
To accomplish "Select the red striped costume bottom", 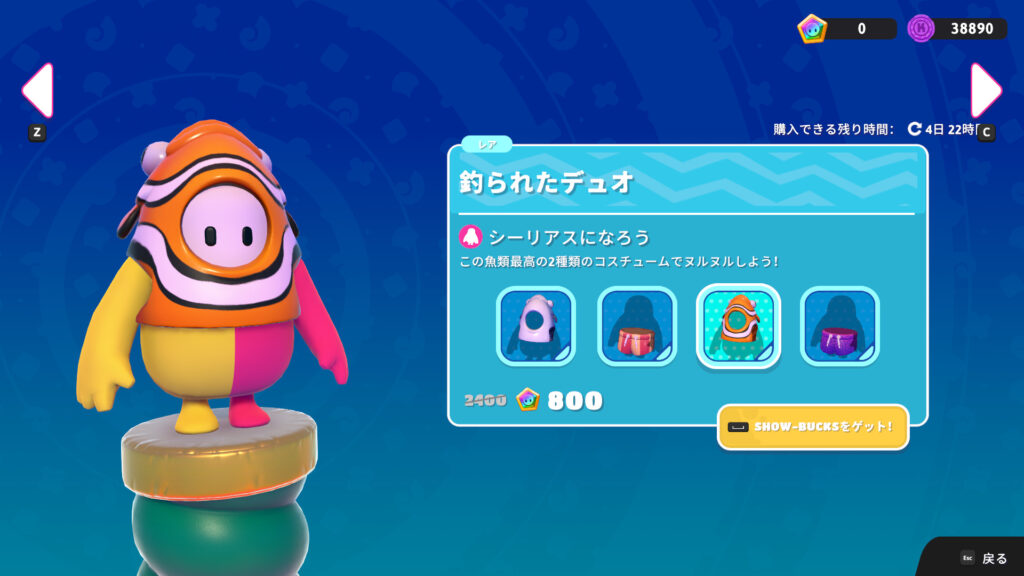I will [x=637, y=326].
